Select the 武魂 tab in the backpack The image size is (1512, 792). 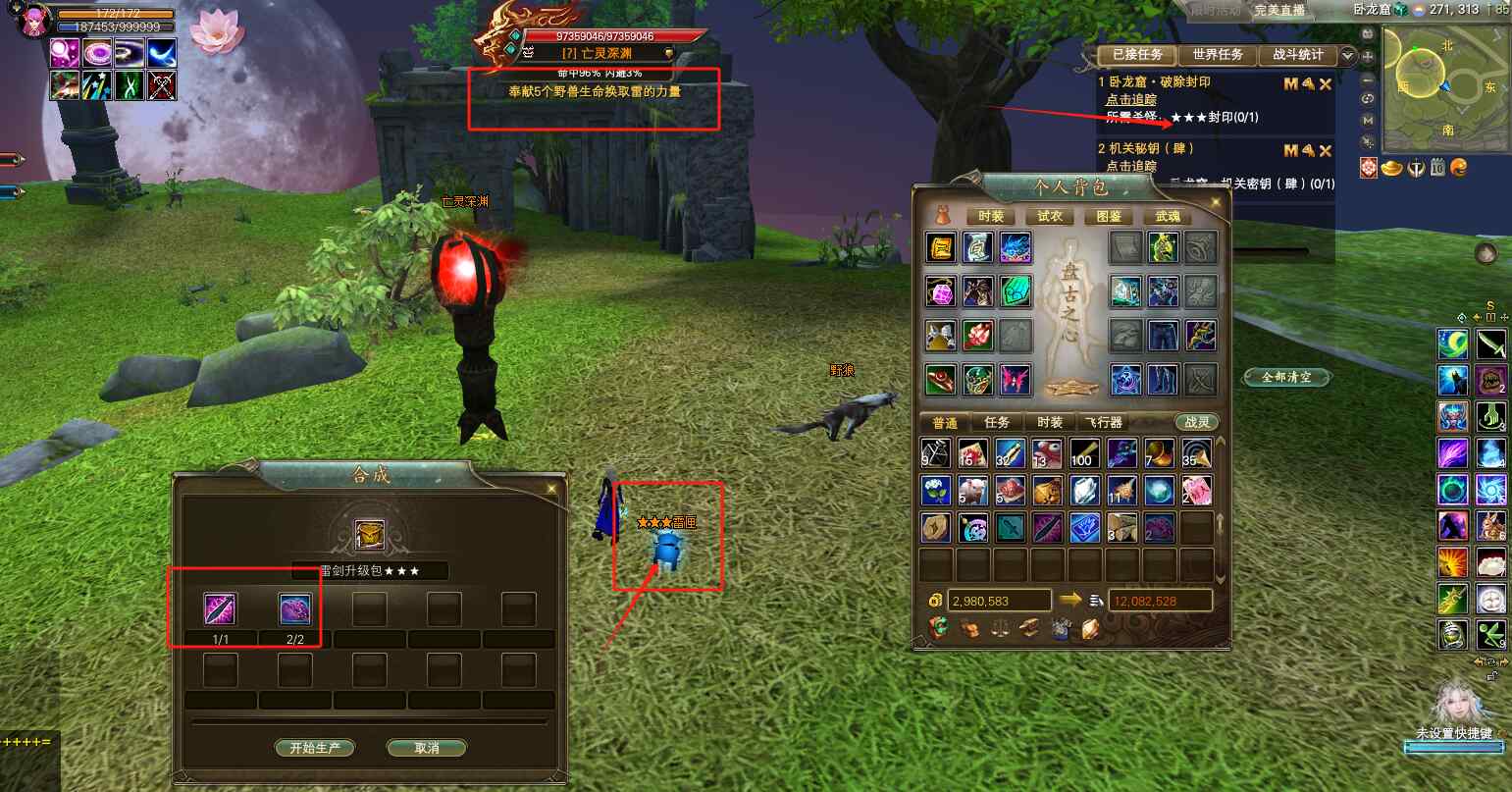click(1168, 216)
